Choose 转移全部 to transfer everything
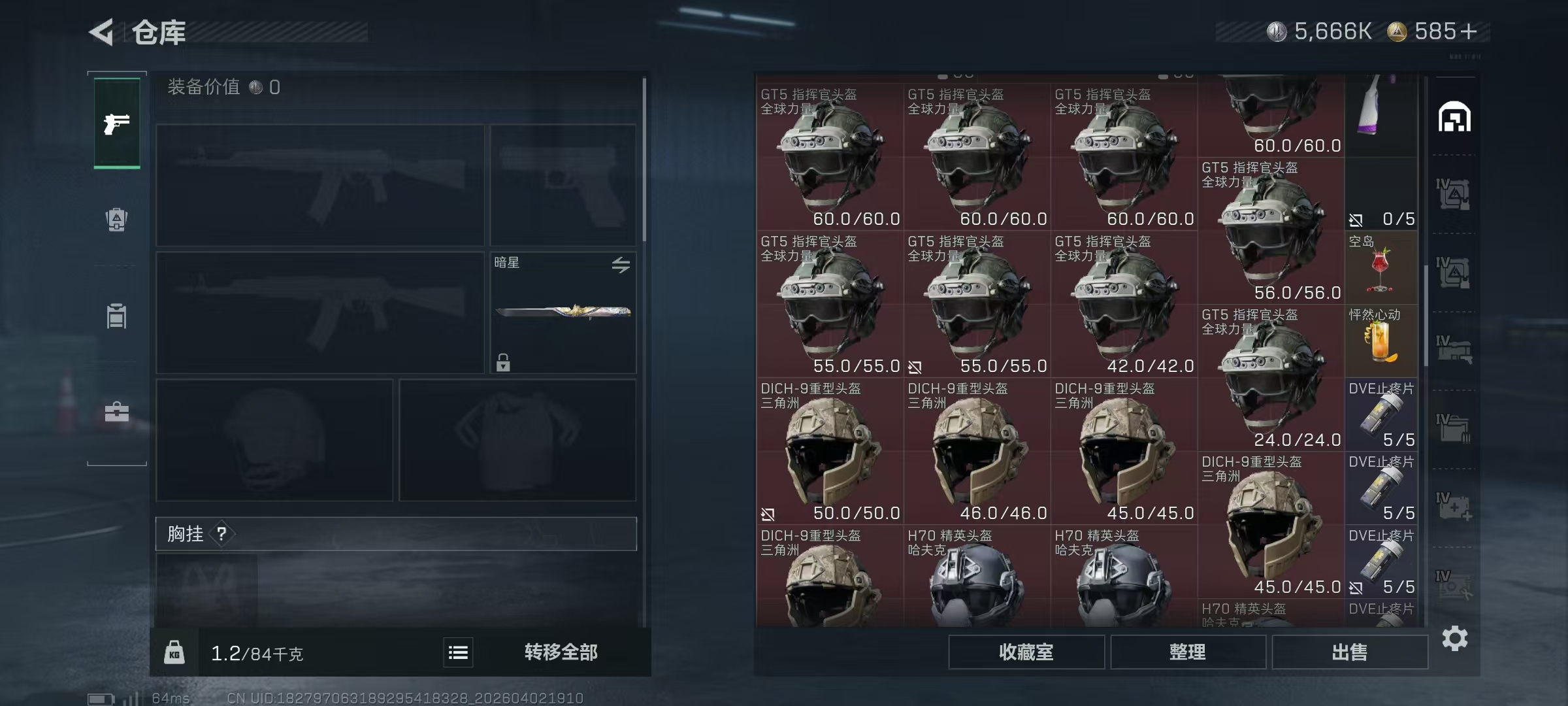This screenshot has height=706, width=1568. point(561,652)
